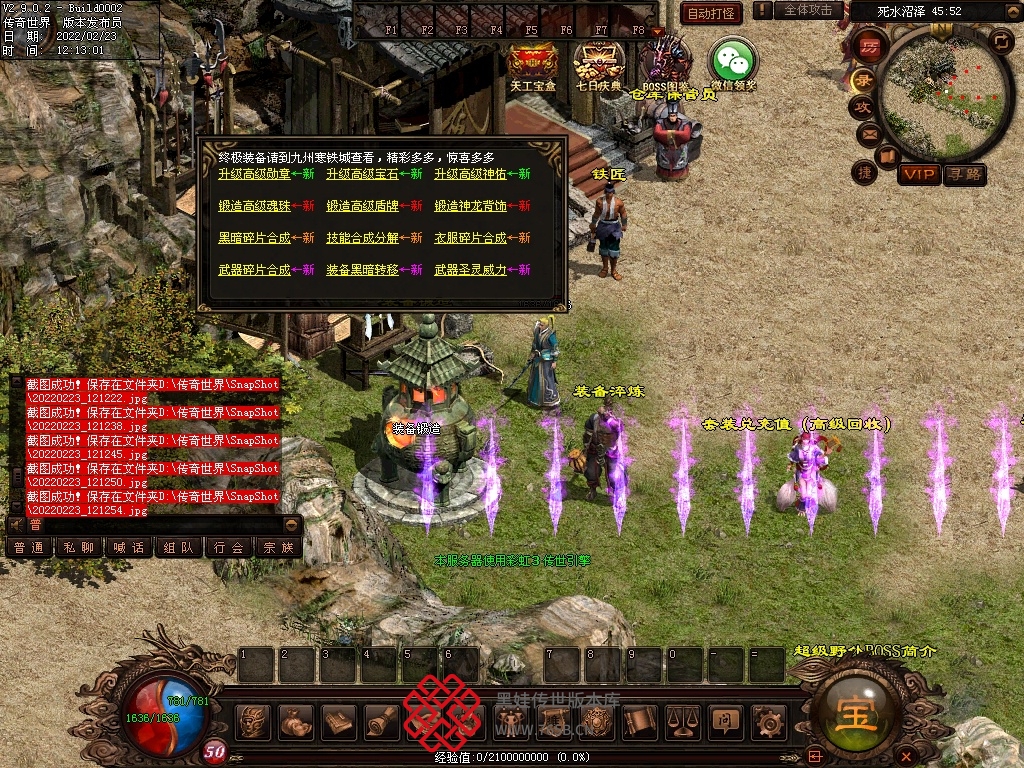Choose the 锻造高级盾牌 option
This screenshot has width=1024, height=768.
[361, 206]
